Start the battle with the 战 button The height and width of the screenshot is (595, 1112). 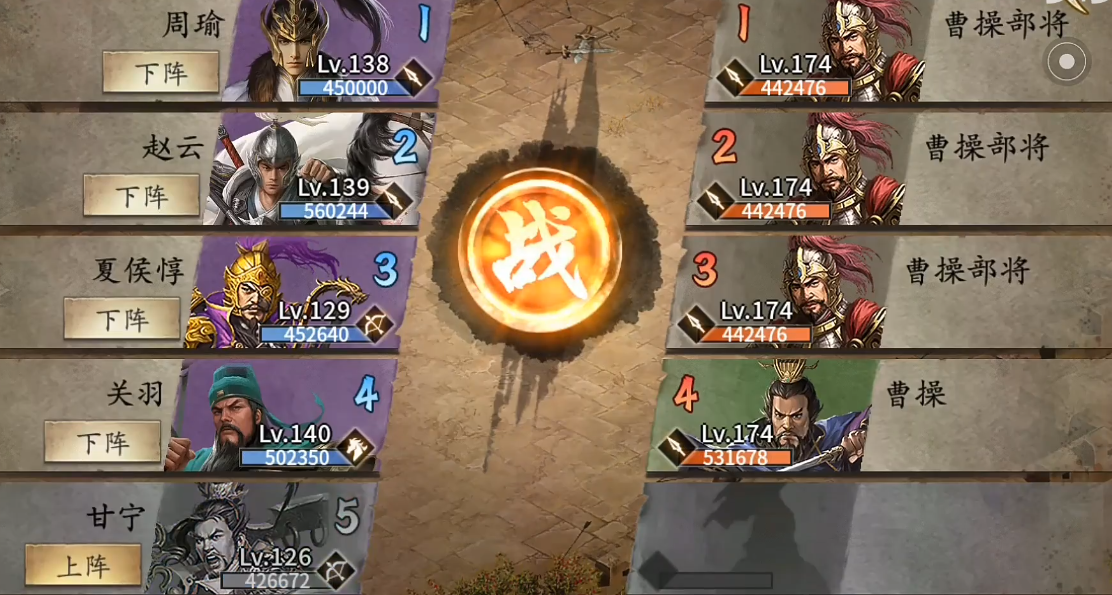tap(539, 251)
